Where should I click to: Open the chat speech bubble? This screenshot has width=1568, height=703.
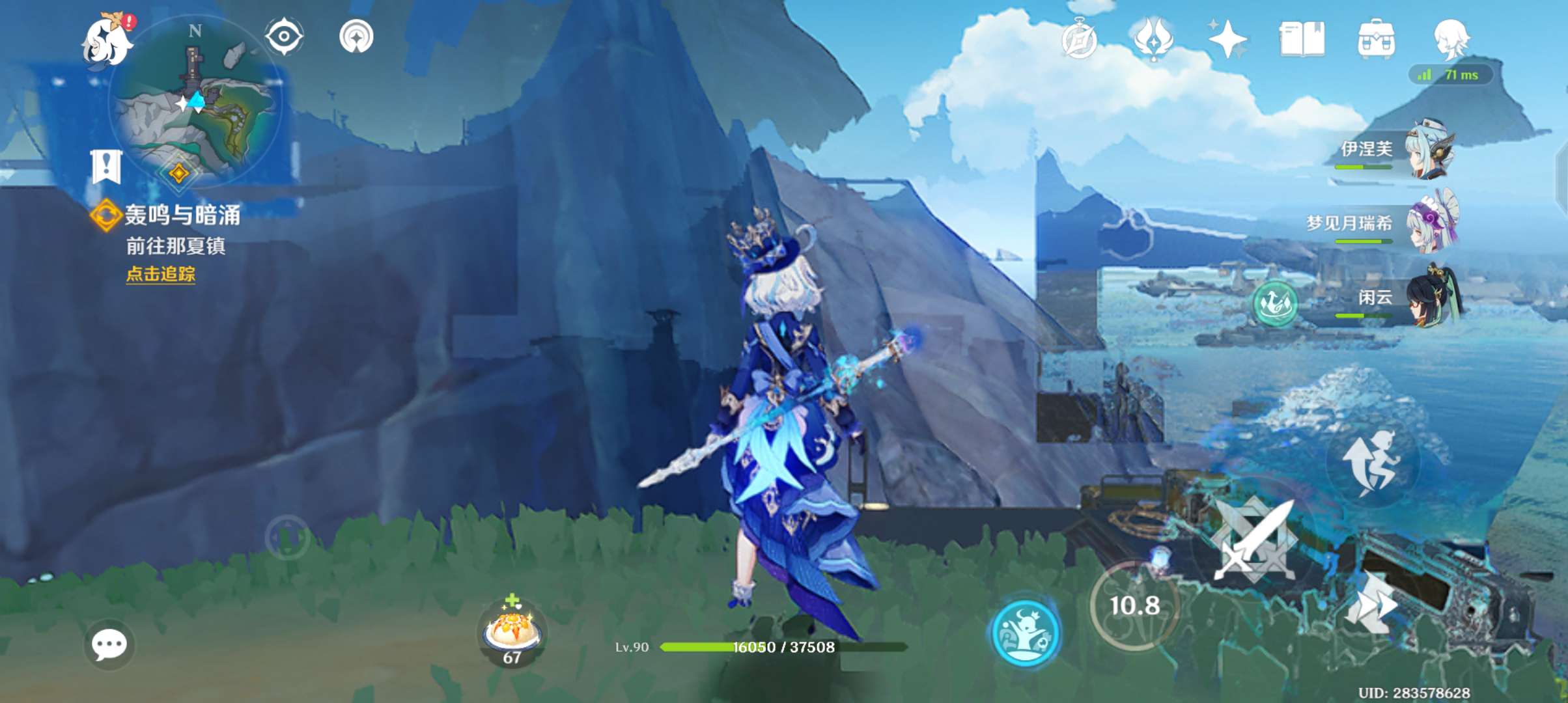(x=109, y=644)
